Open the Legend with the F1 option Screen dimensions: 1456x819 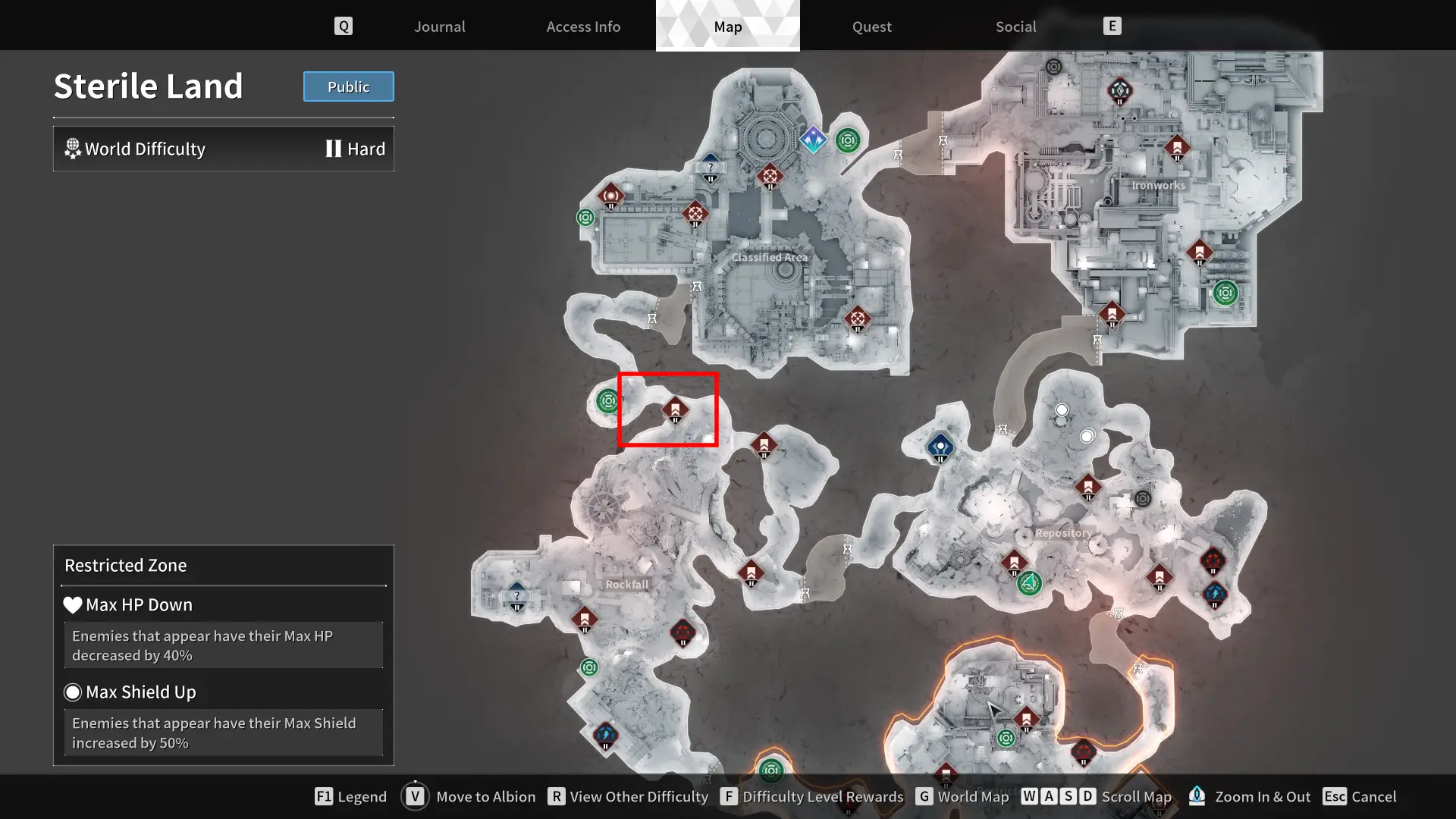tap(350, 796)
